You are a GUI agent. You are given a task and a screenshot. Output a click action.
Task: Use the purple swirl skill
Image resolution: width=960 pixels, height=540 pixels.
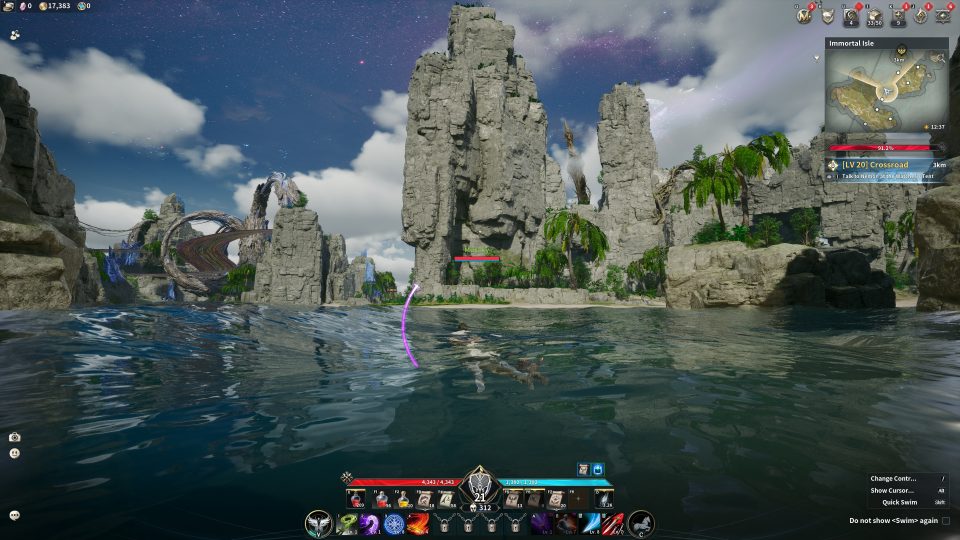(370, 523)
